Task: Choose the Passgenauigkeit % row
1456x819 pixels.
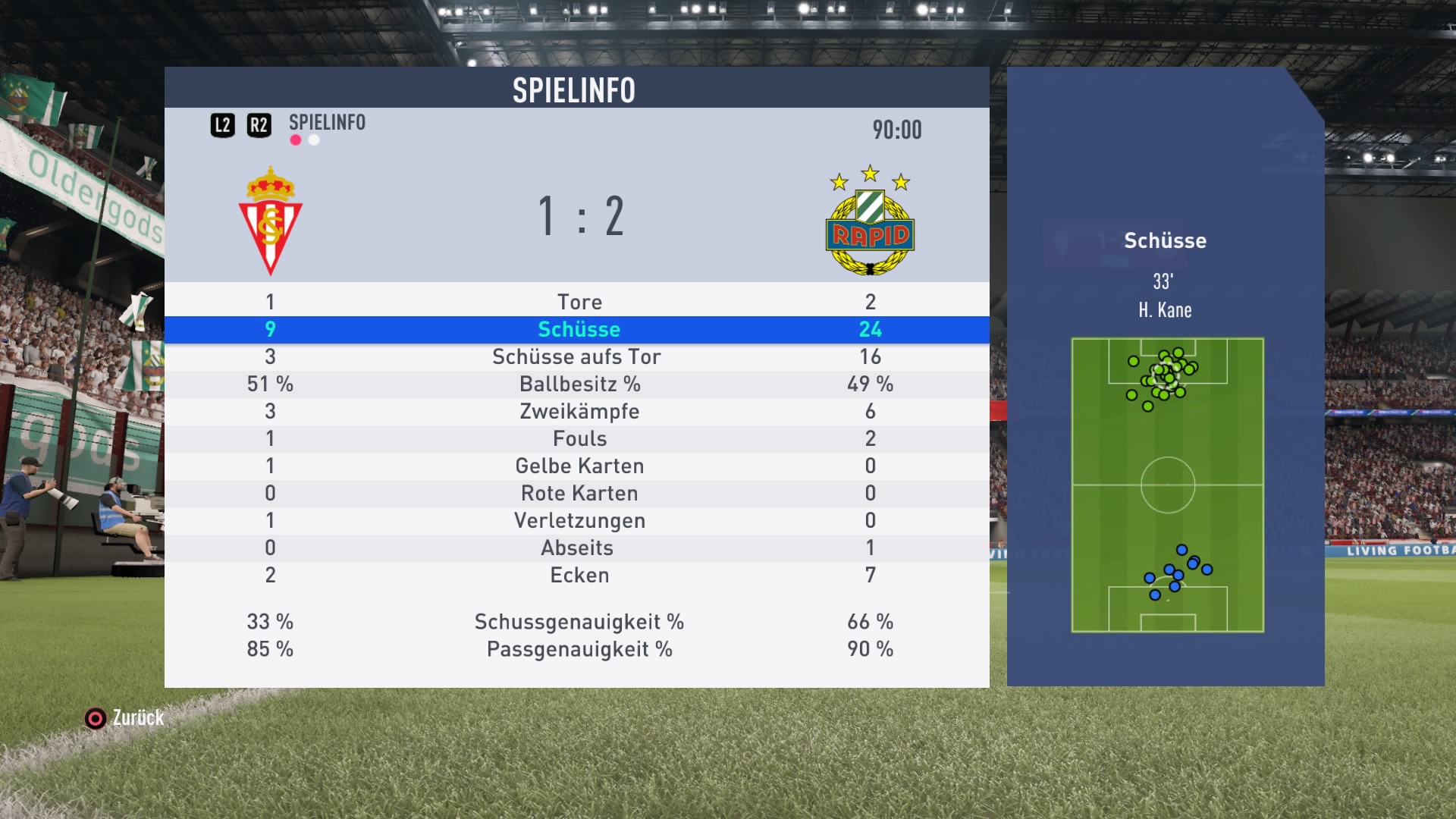Action: (x=579, y=649)
